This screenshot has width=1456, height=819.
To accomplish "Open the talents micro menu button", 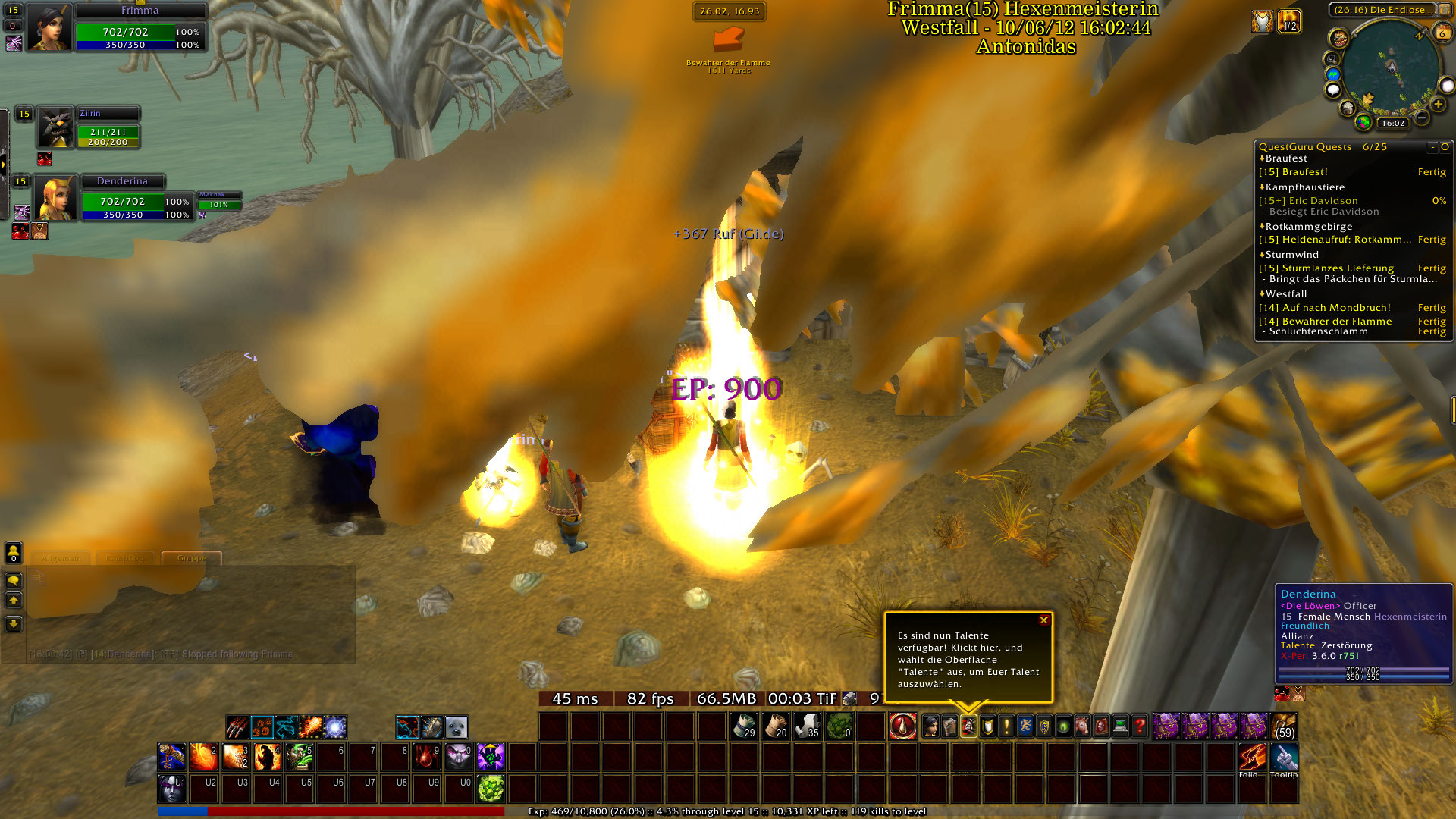I will pos(968,726).
